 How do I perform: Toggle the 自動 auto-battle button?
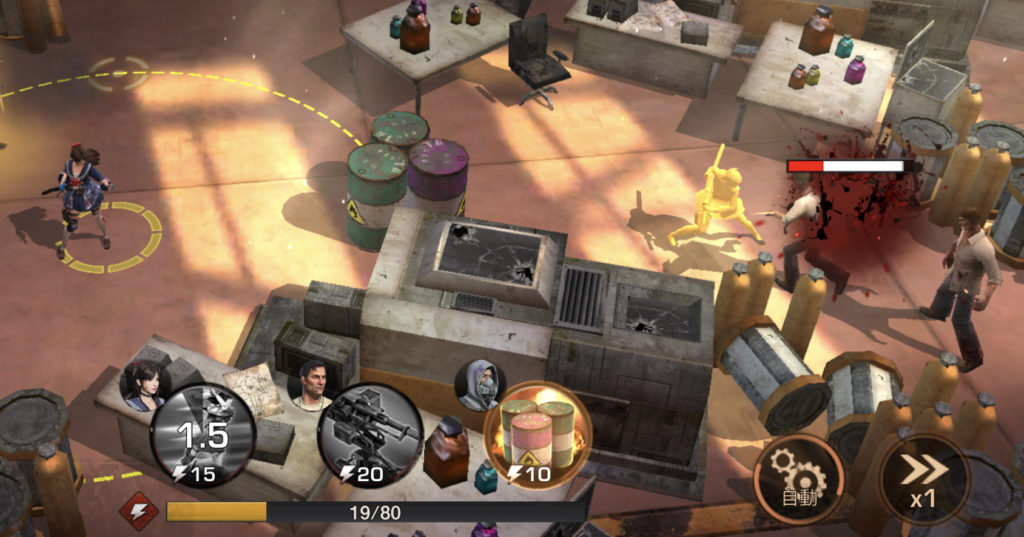pos(798,480)
